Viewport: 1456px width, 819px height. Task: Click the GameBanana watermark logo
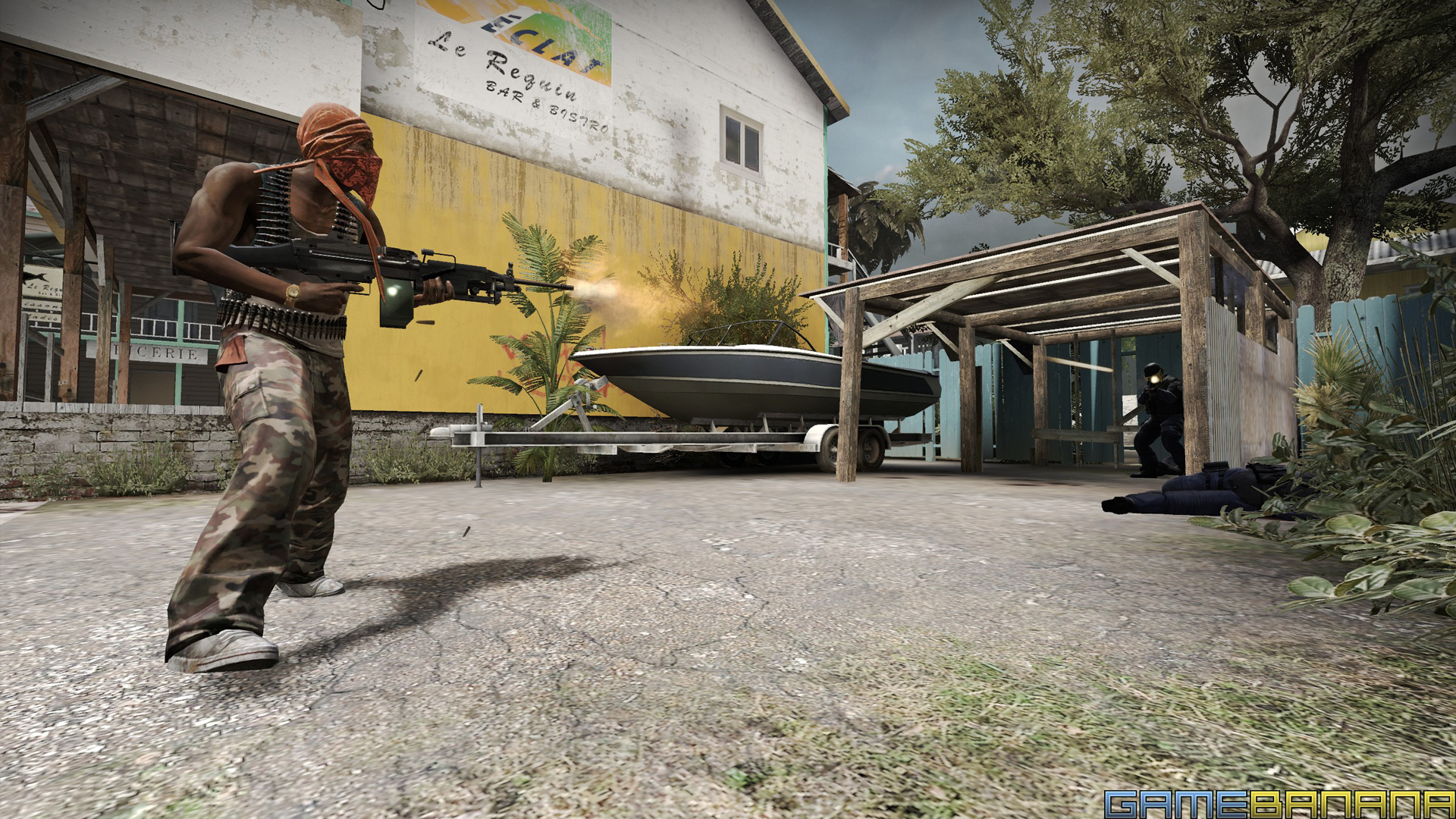(x=1279, y=803)
